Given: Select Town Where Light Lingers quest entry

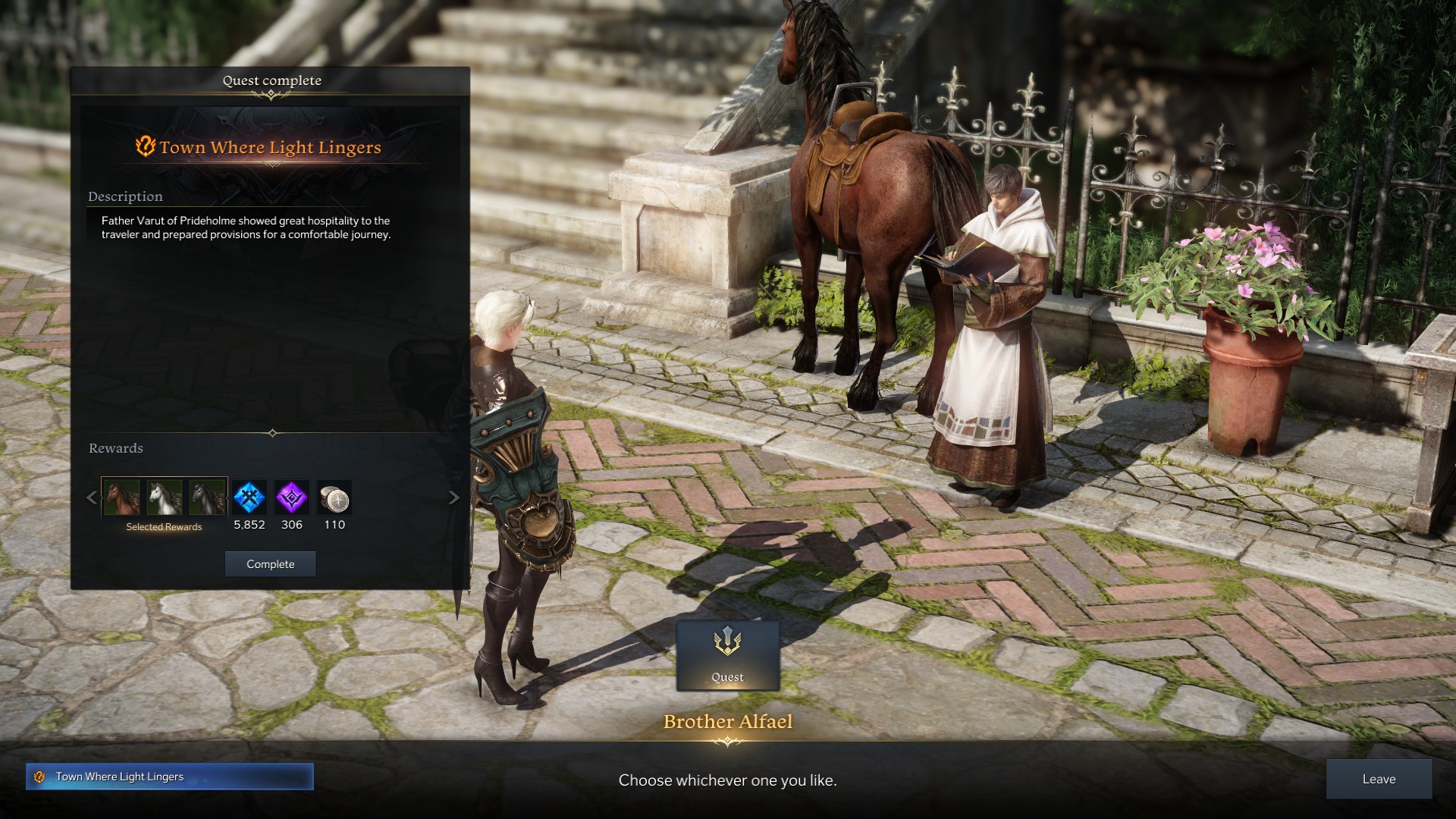Looking at the screenshot, I should 169,777.
